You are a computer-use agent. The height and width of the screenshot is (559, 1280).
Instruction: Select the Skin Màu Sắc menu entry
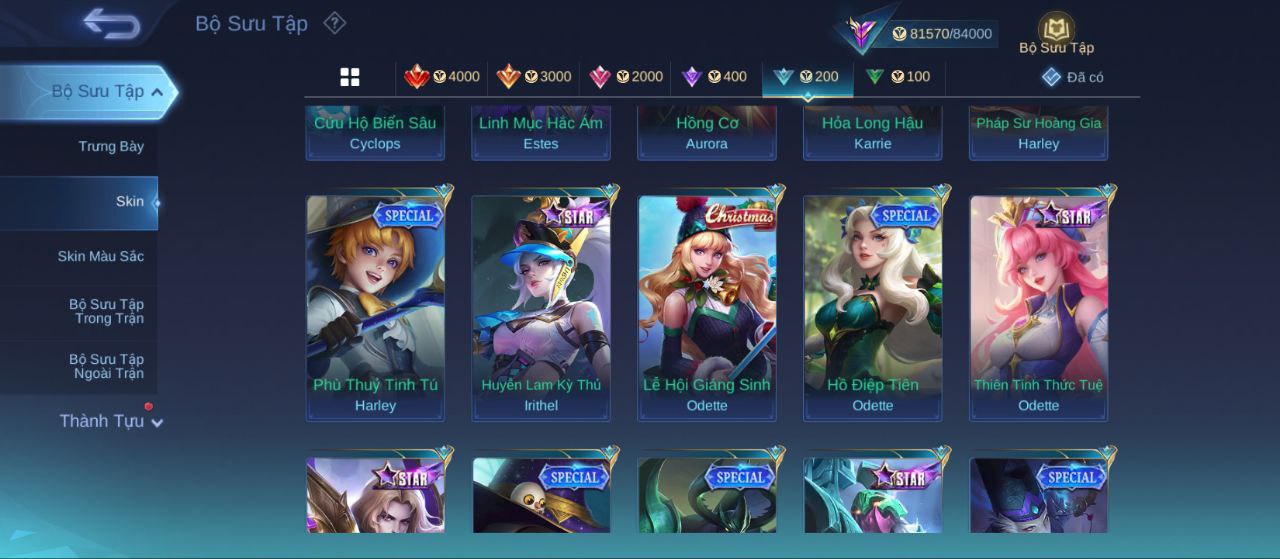pos(100,257)
